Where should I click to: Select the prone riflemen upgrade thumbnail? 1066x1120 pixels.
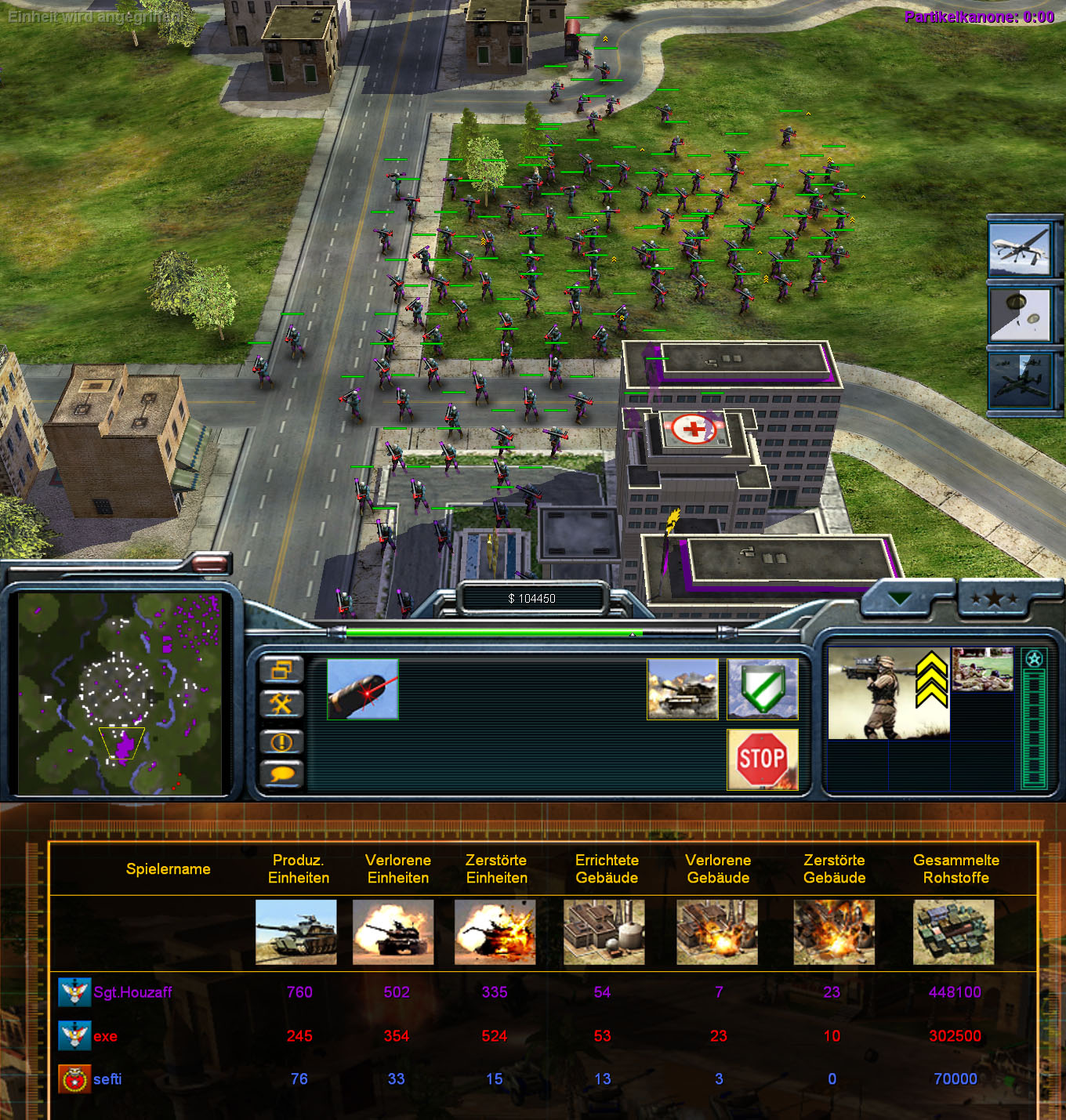pos(982,669)
